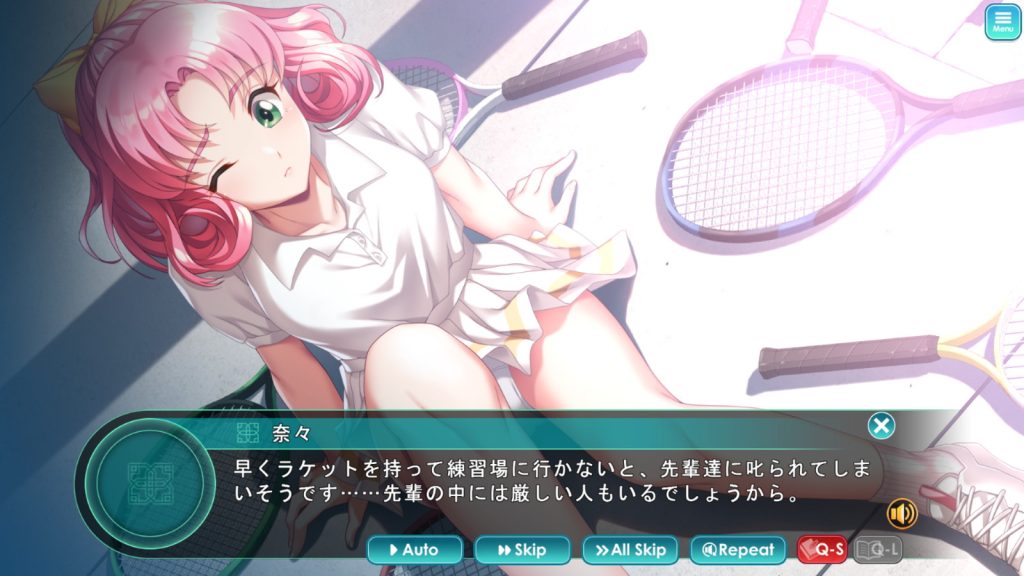Activate All Skip
1024x576 pixels.
click(x=630, y=550)
